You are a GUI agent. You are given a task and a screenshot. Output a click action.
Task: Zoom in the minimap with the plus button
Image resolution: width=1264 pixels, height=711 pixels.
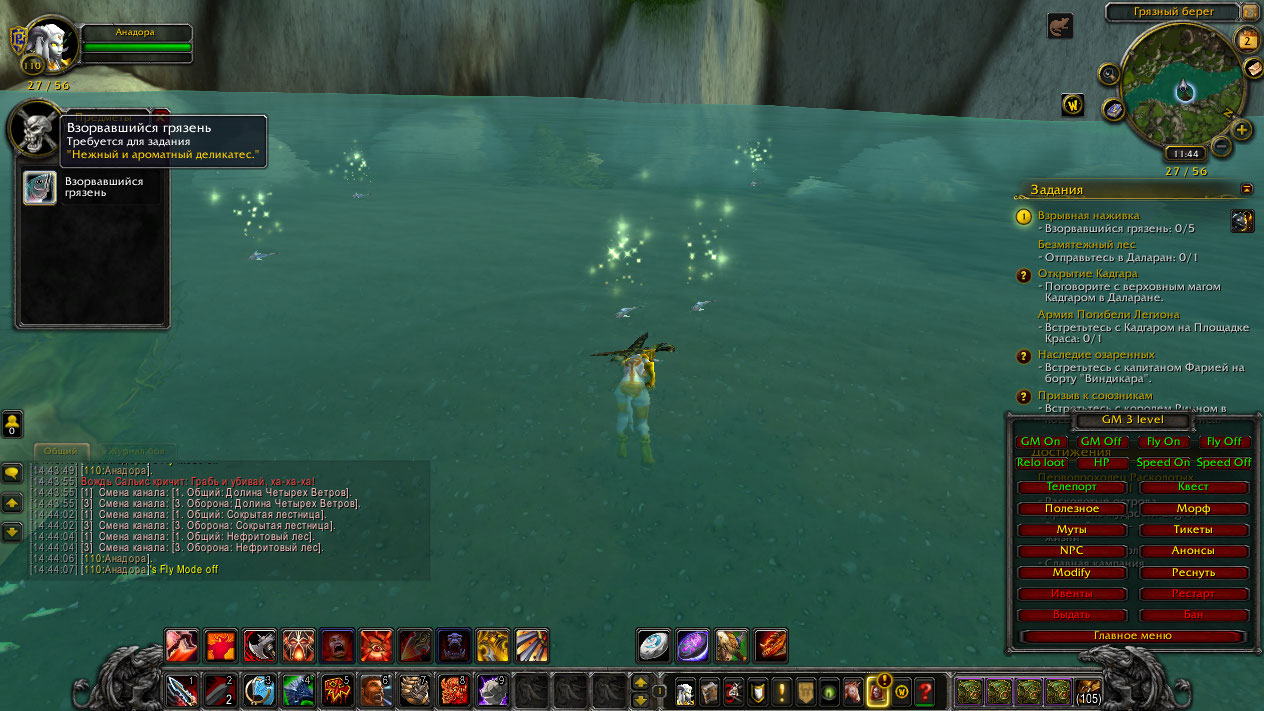1242,130
